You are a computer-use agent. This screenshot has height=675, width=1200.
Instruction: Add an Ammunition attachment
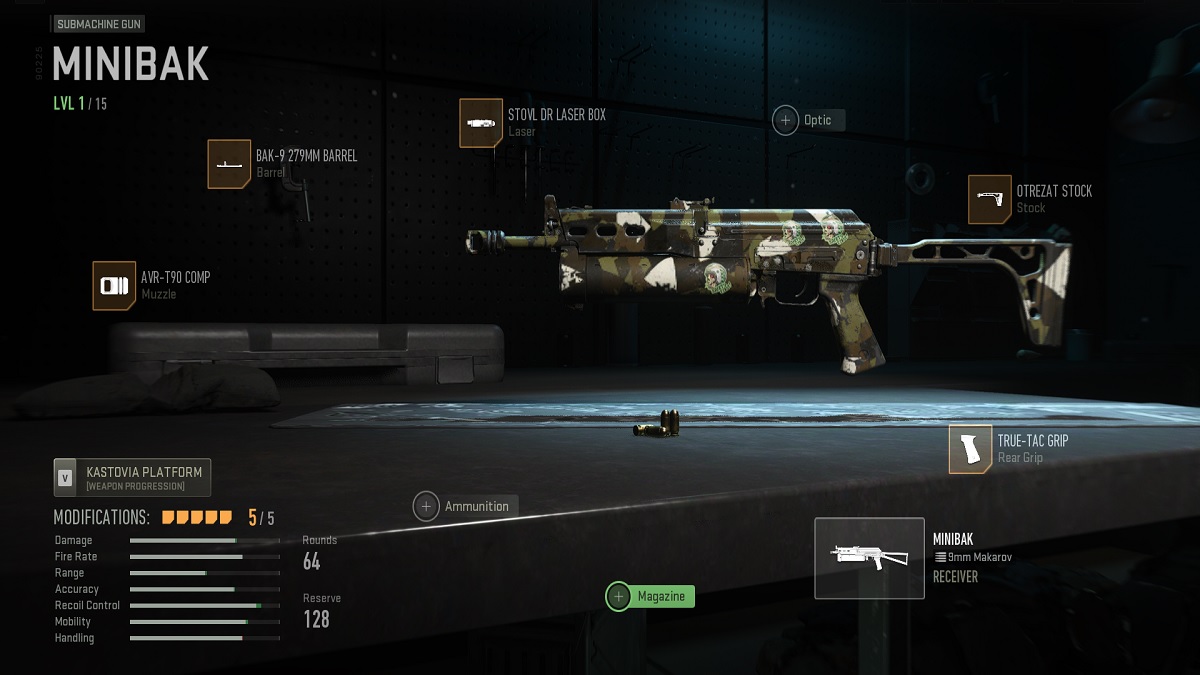click(x=427, y=506)
